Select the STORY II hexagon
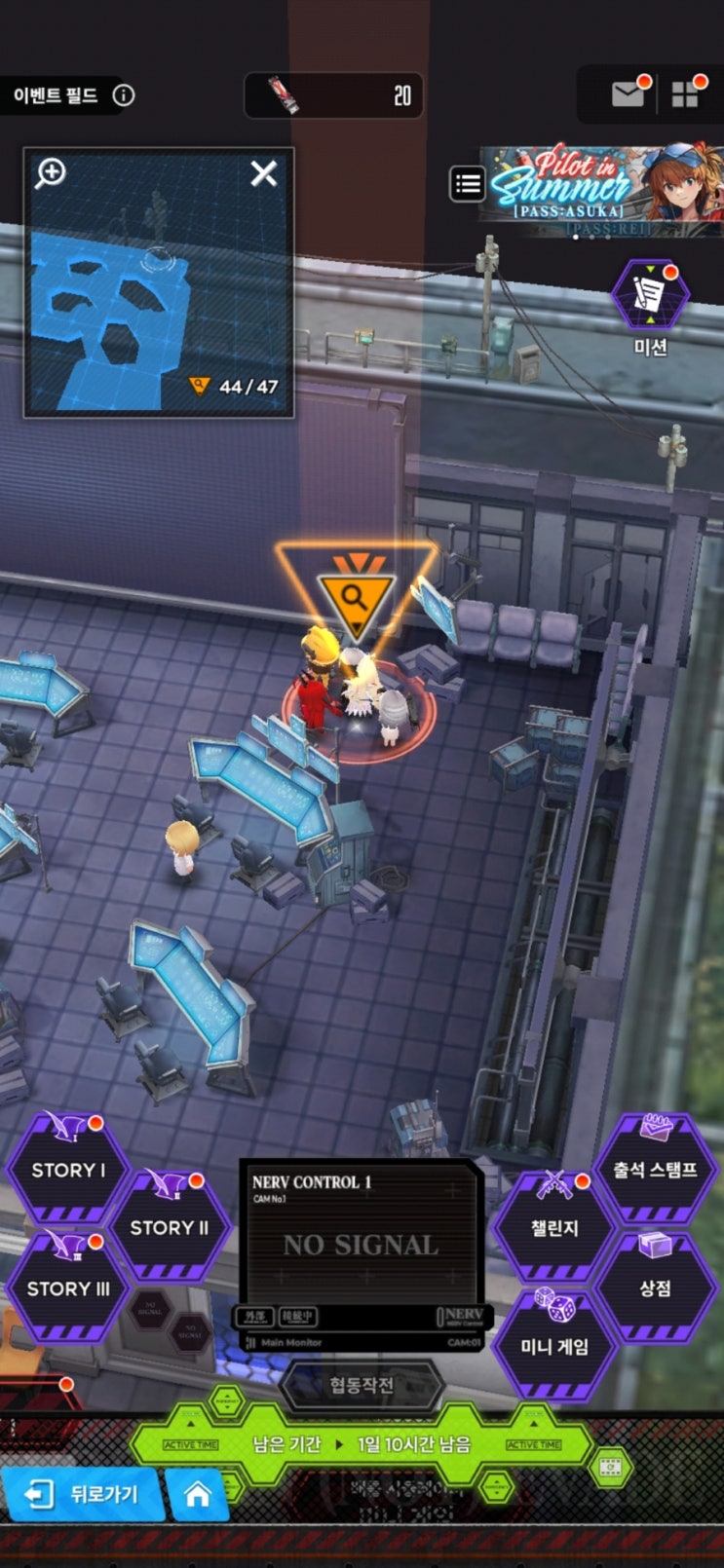724x1568 pixels. pos(170,1227)
